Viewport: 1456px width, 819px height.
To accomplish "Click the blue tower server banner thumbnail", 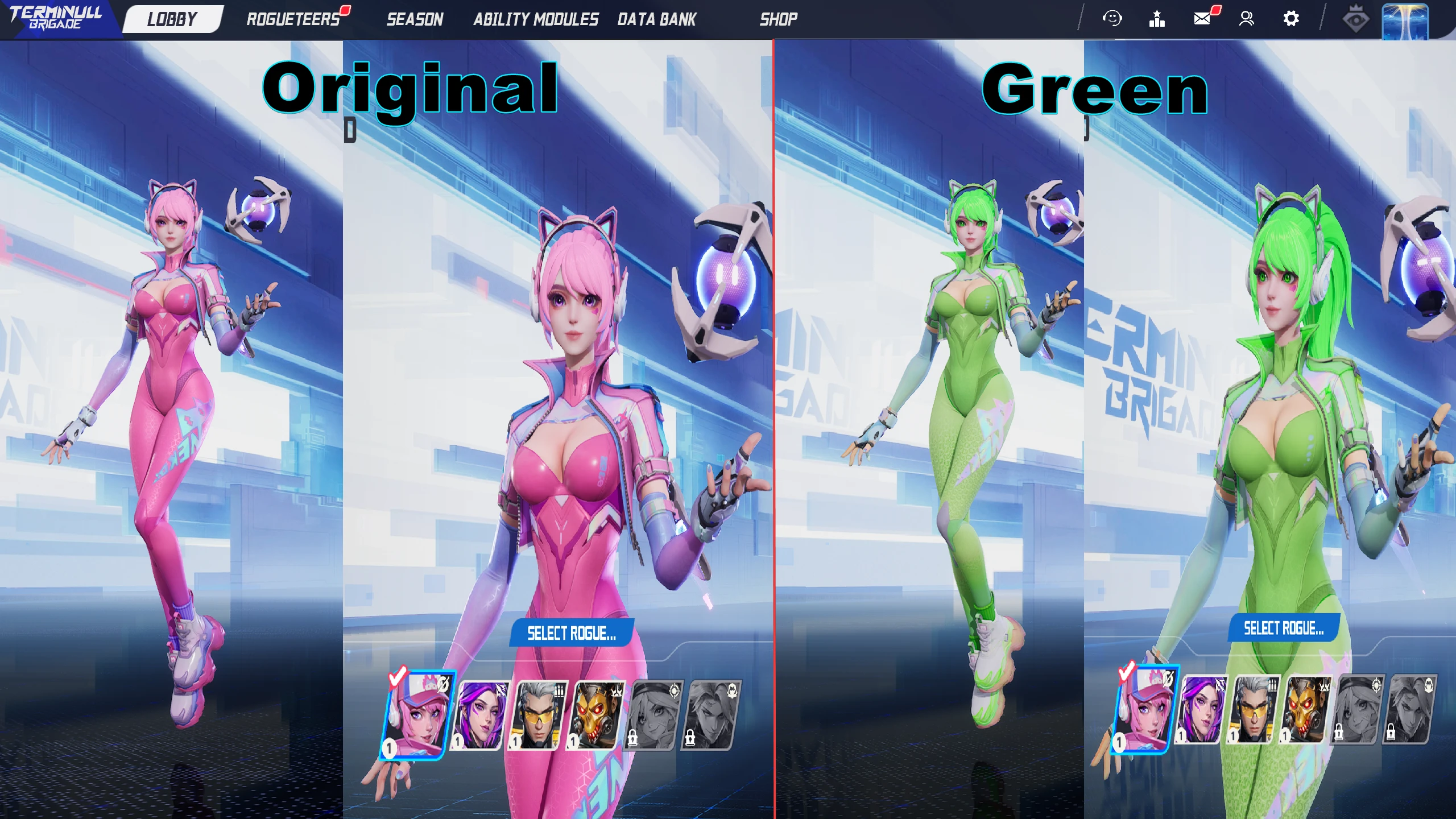I will coord(1405,22).
